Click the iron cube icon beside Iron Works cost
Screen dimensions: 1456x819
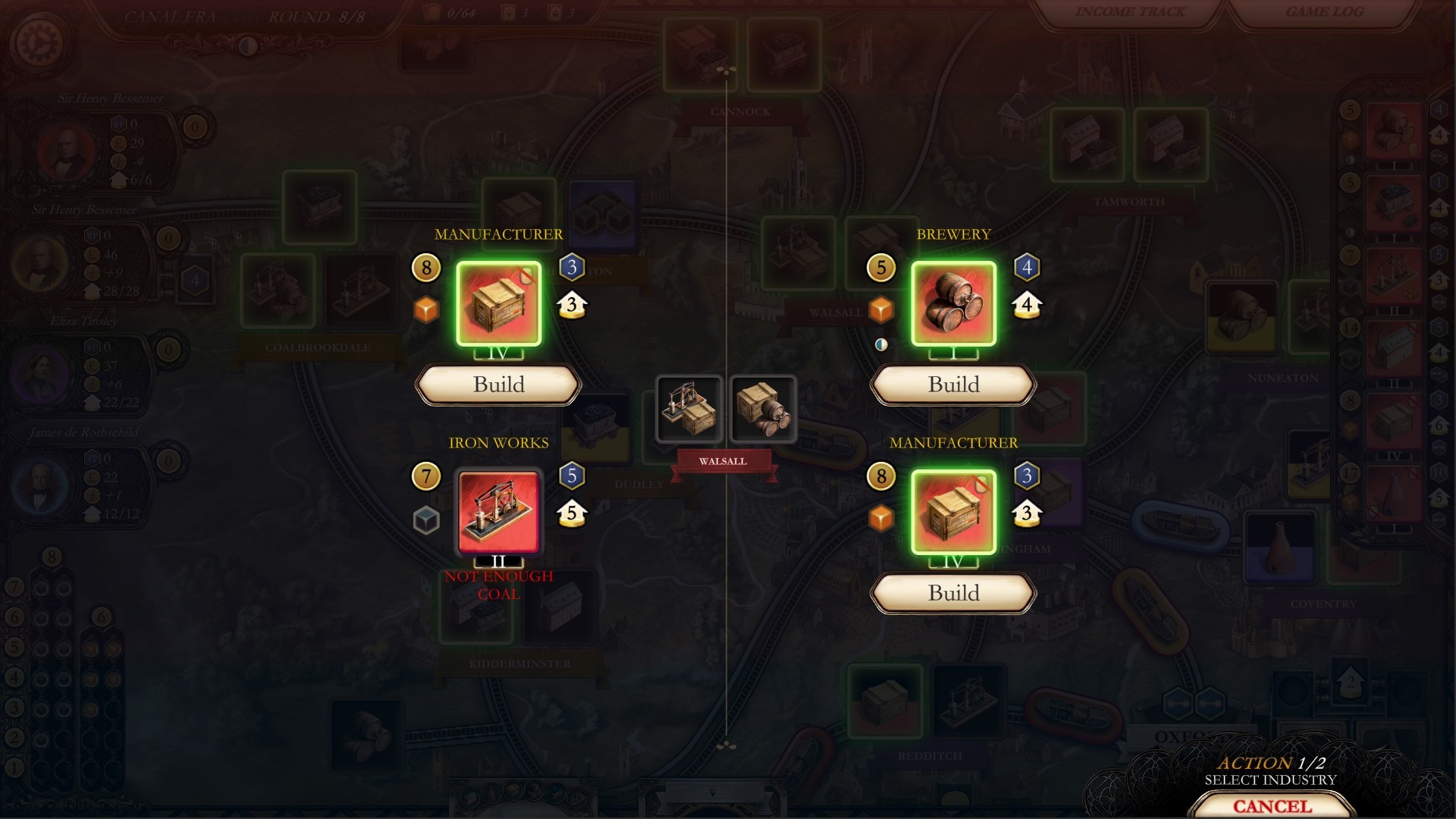click(x=427, y=518)
